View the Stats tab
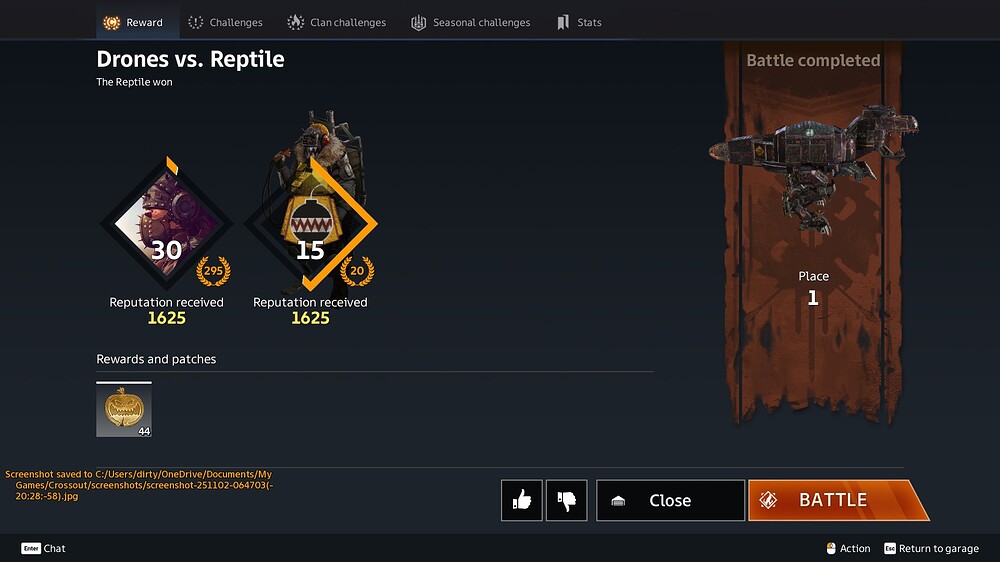Image resolution: width=1000 pixels, height=562 pixels. coord(579,22)
